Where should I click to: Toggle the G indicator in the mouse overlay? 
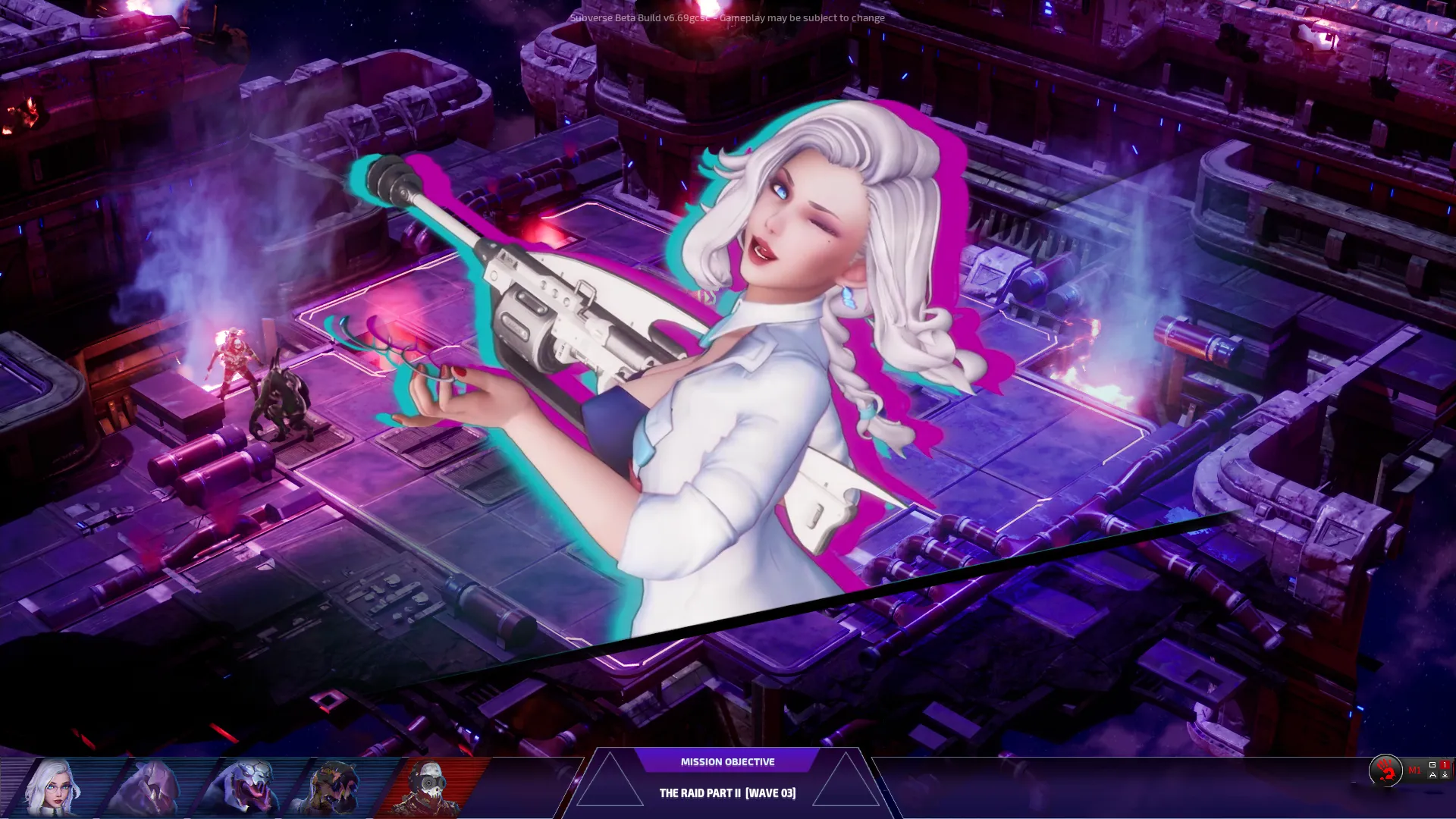(x=1432, y=764)
